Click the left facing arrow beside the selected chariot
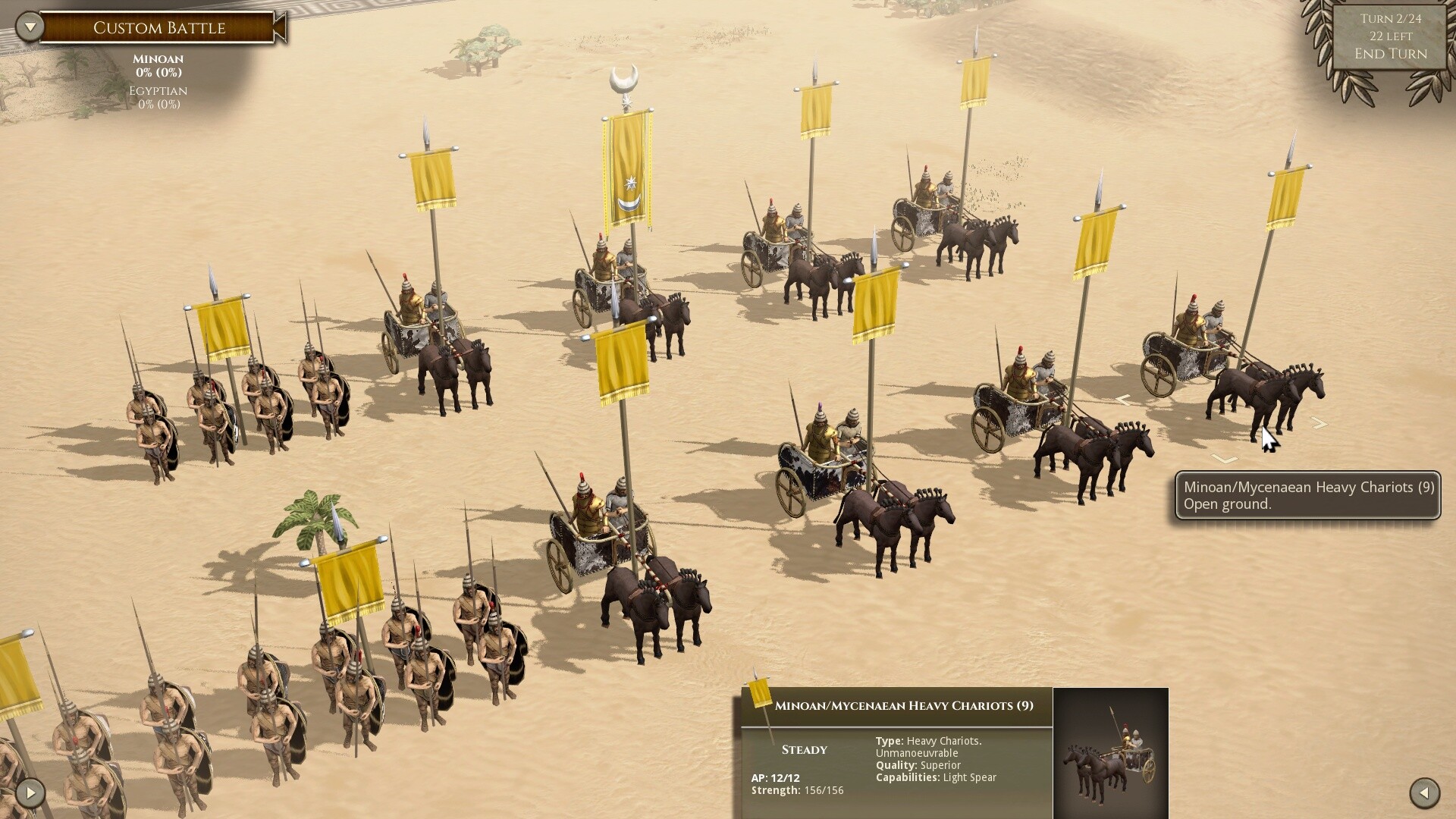Viewport: 1456px width, 819px height. pos(1122,400)
